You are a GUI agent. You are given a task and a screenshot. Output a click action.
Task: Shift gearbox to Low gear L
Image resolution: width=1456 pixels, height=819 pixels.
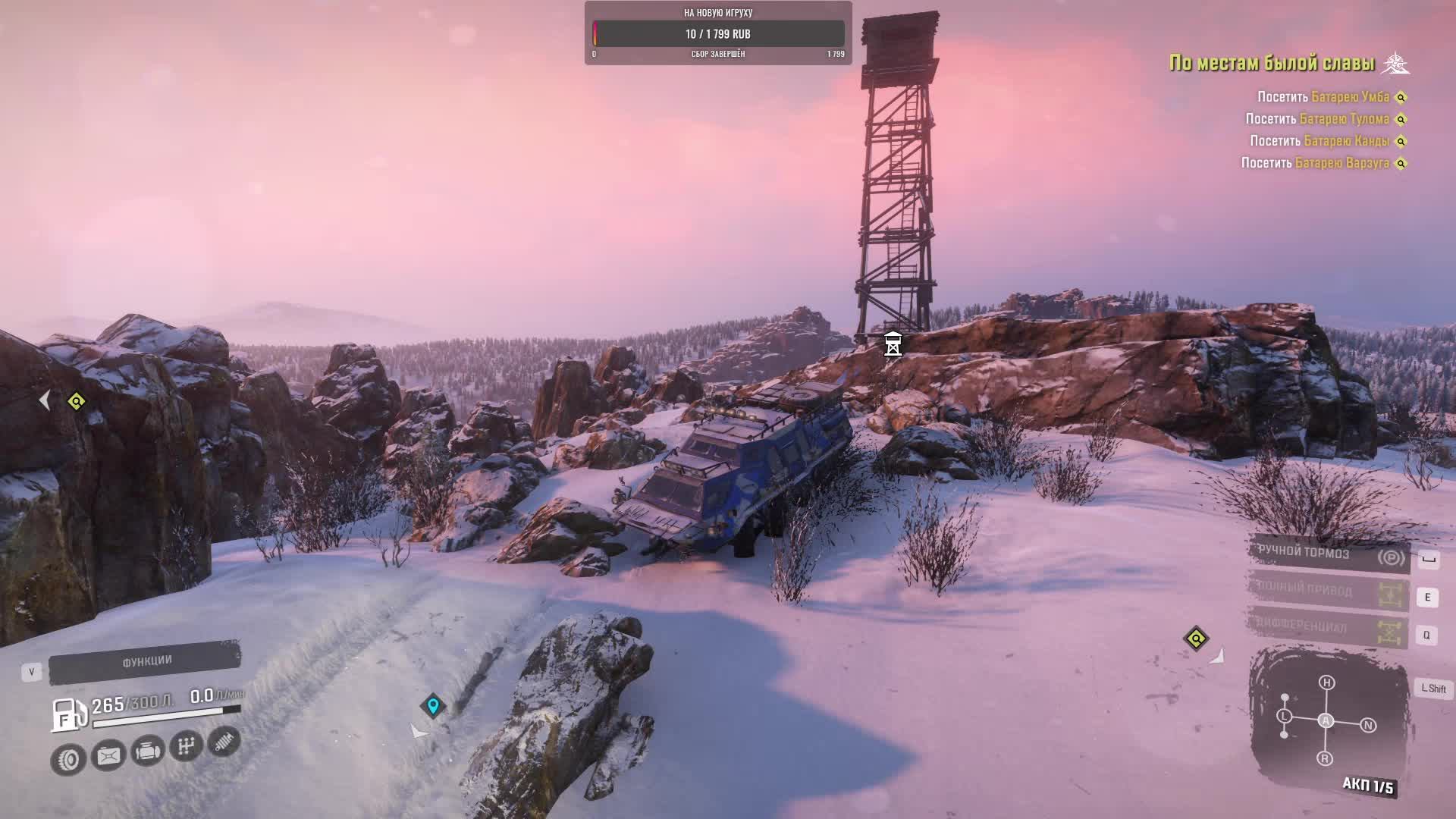point(1284,716)
